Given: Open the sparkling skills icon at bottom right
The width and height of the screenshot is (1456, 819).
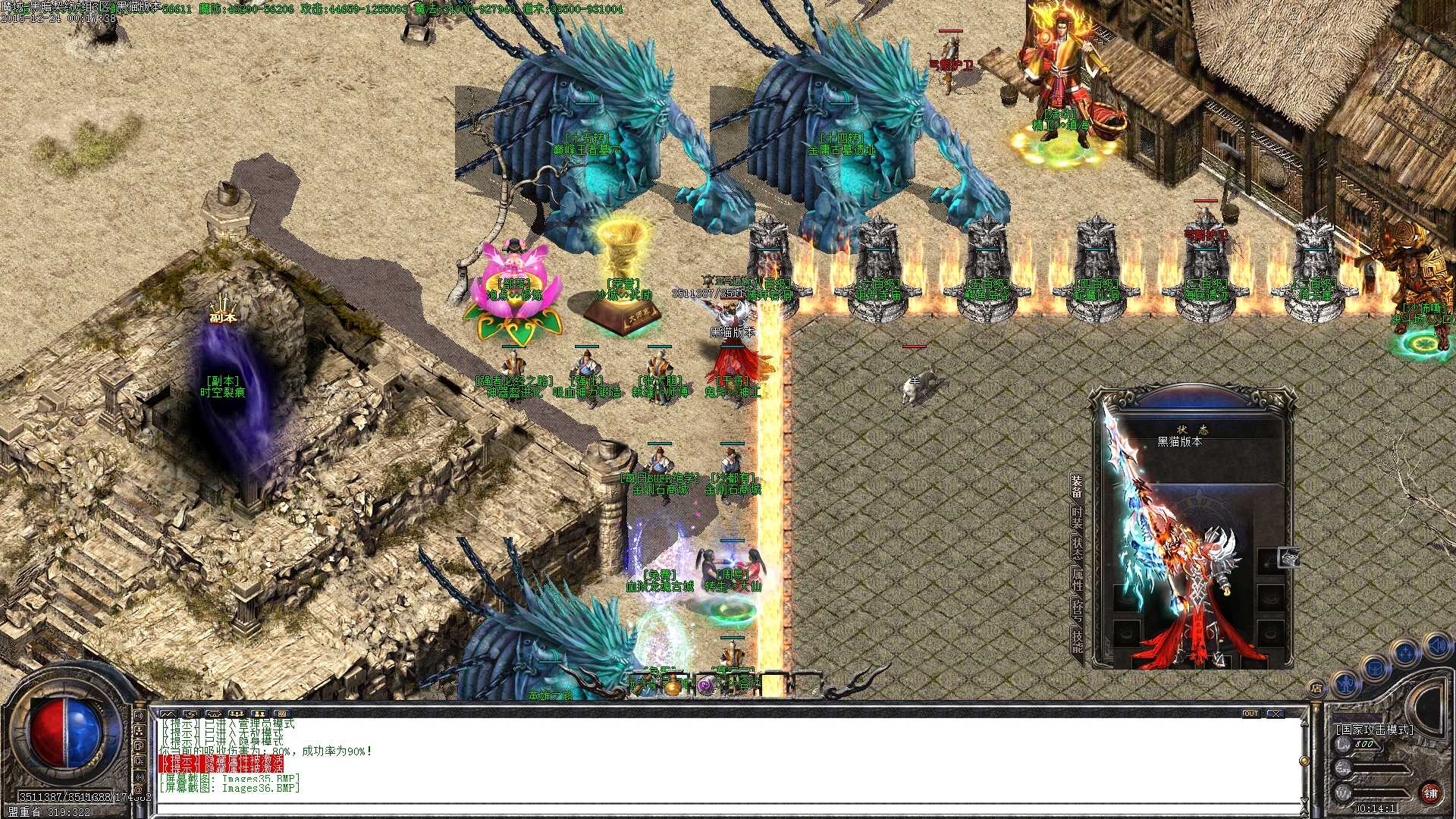Looking at the screenshot, I should click(x=1404, y=652).
